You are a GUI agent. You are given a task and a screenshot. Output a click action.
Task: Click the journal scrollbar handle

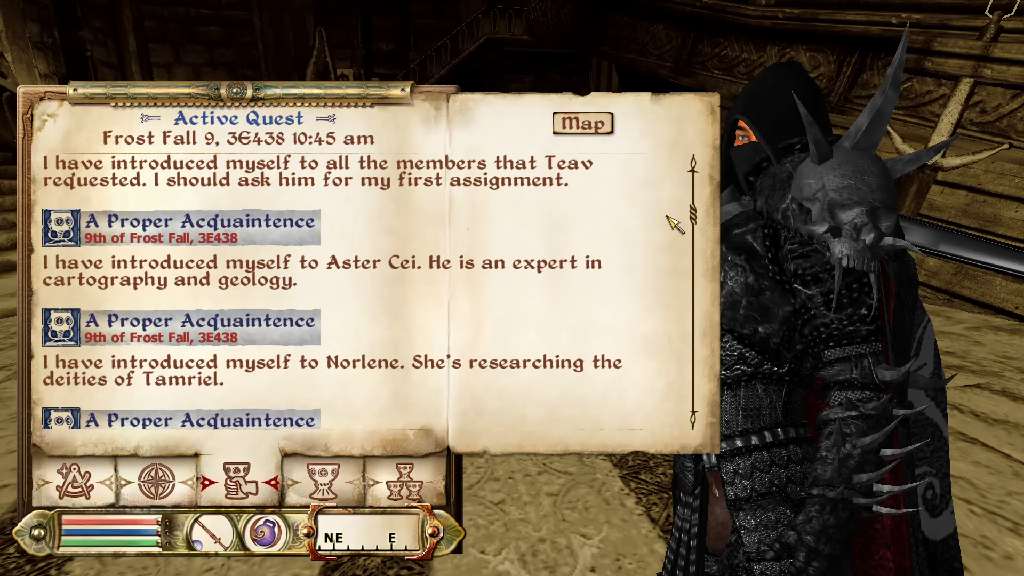tap(691, 214)
